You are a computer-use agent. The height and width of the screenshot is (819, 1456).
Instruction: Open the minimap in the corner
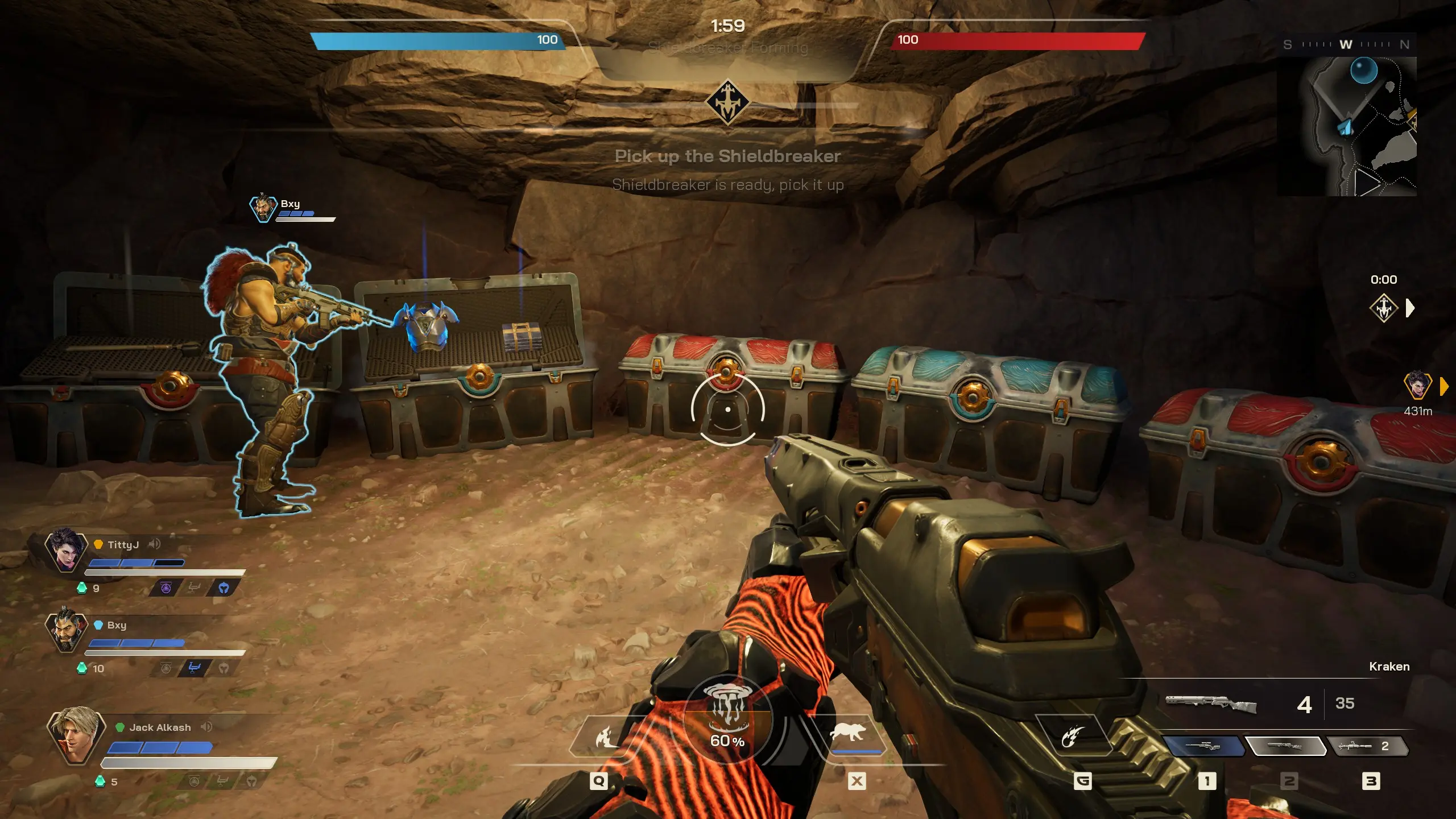click(x=1346, y=126)
